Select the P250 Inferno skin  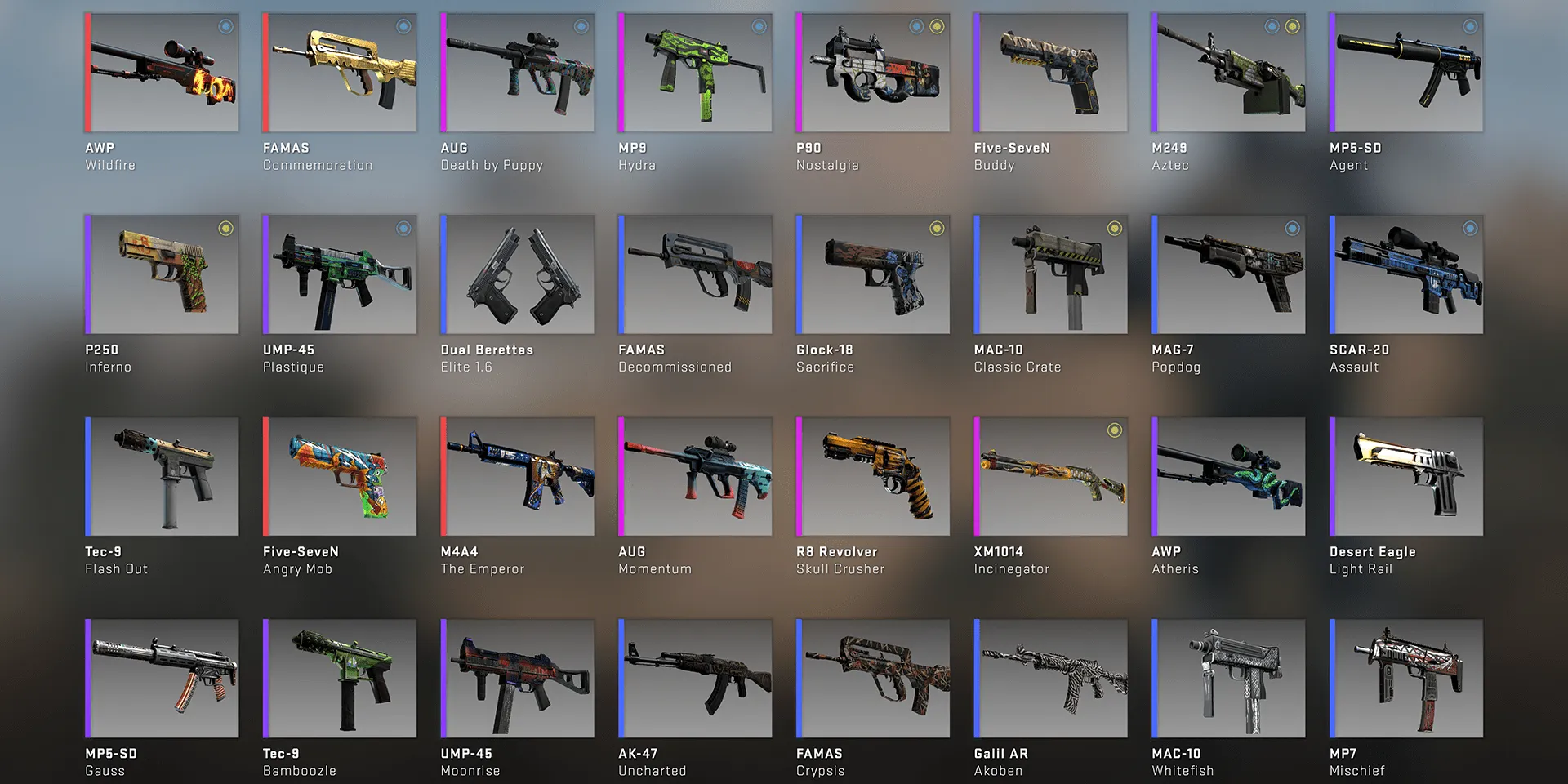(162, 274)
